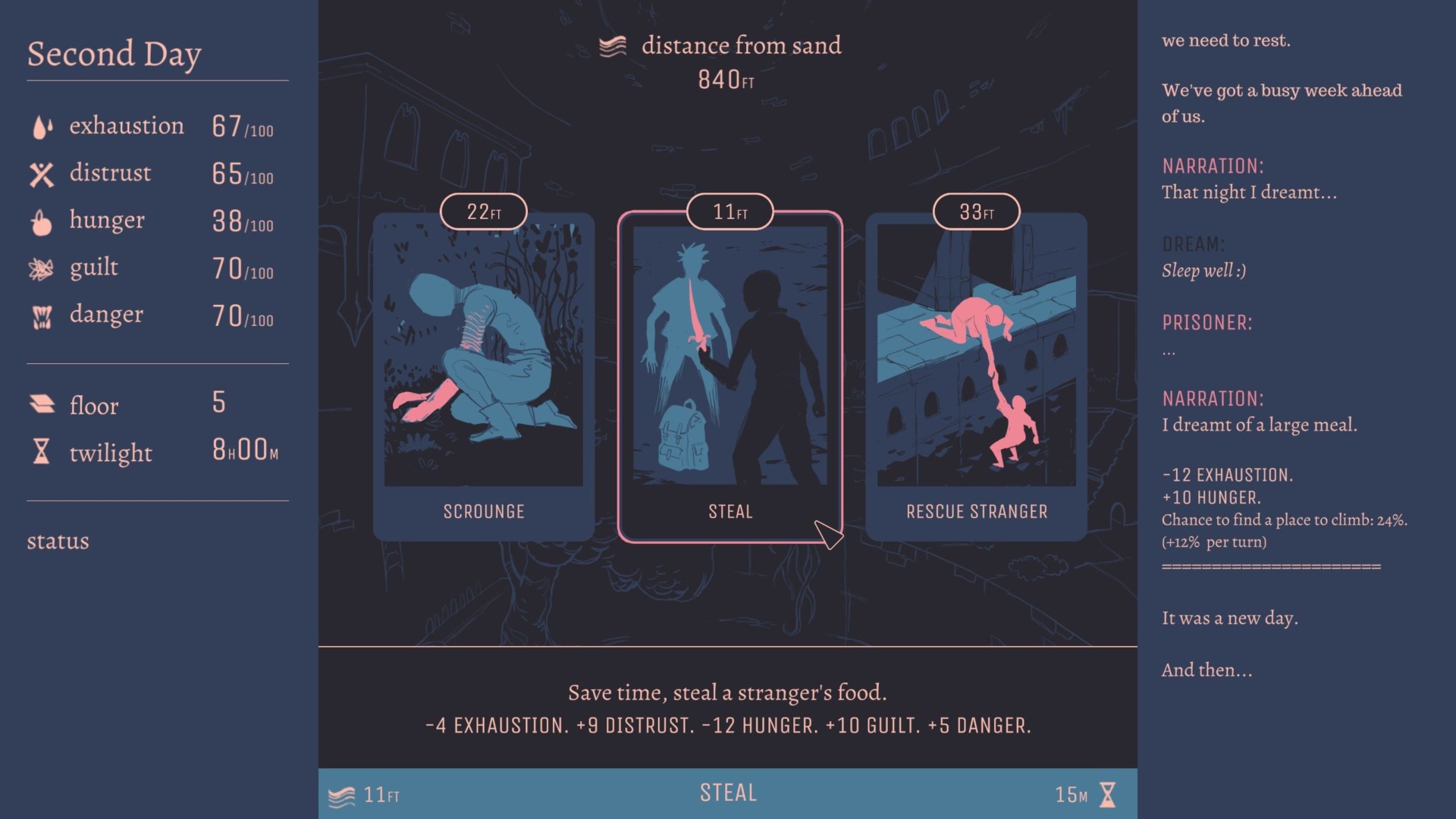The height and width of the screenshot is (819, 1456).
Task: Choose the Rescue Stranger card
Action: point(975,372)
